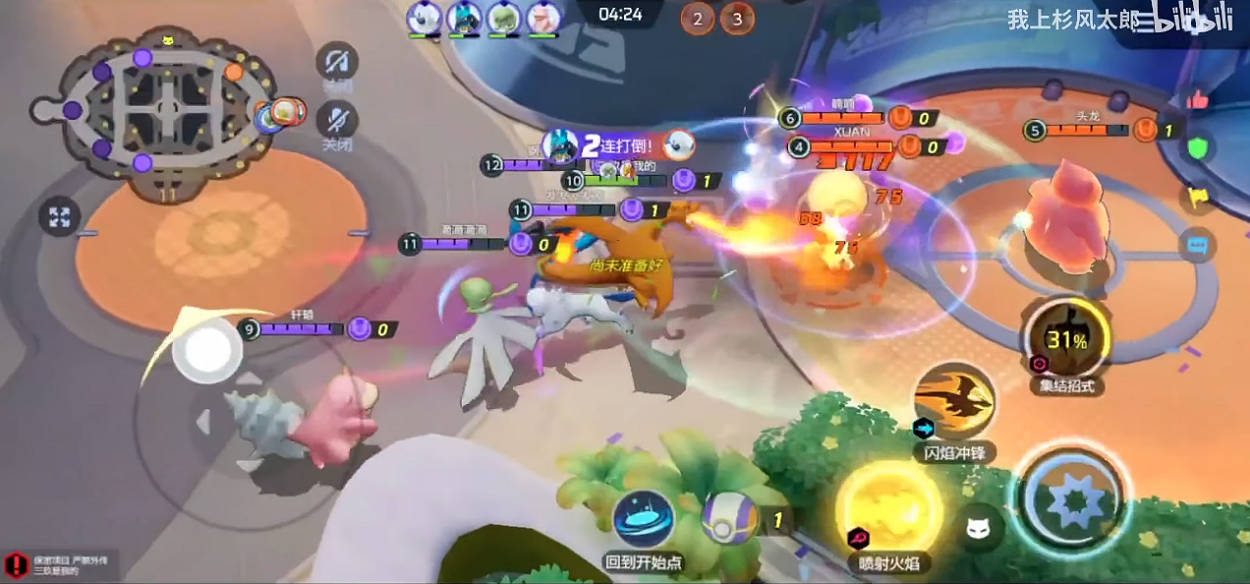Toggle the muted speaker voice icon
The width and height of the screenshot is (1250, 584).
[x=337, y=62]
